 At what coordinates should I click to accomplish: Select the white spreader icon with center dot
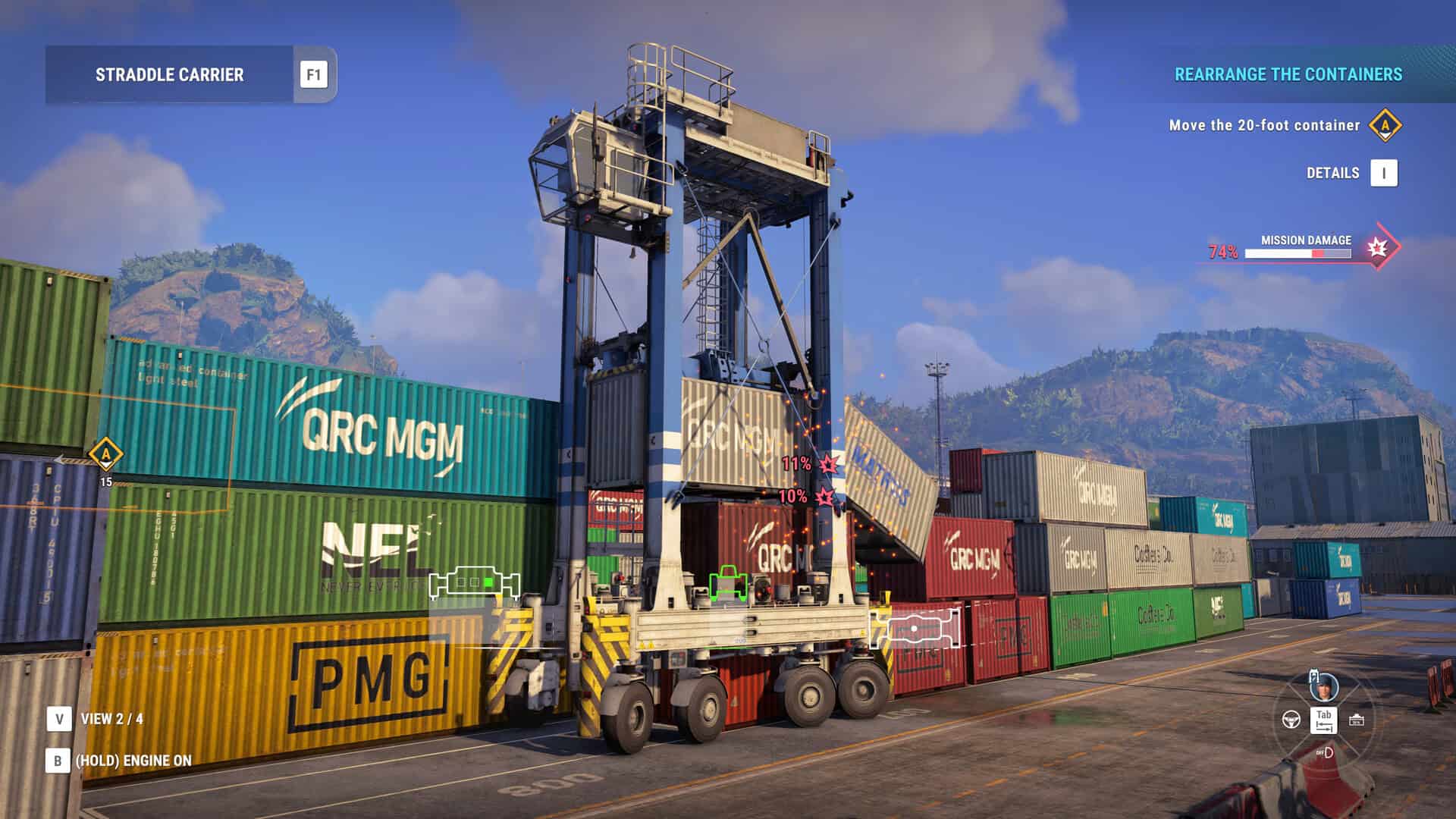coord(915,629)
